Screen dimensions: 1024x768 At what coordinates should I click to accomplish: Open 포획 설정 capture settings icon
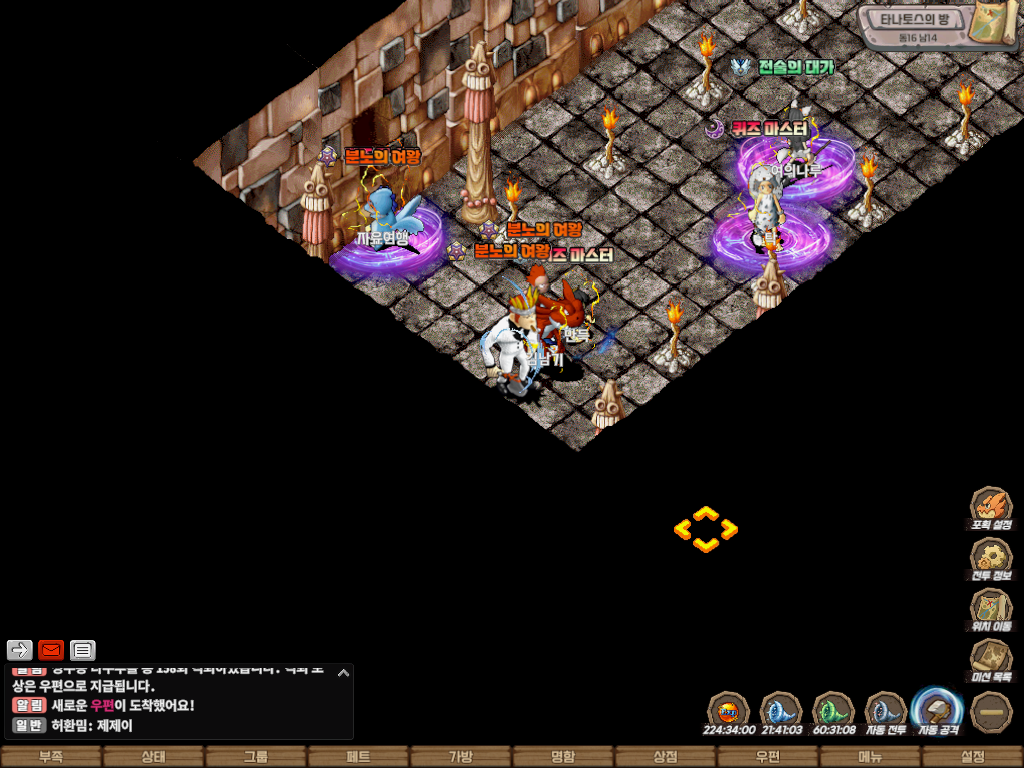coord(991,508)
